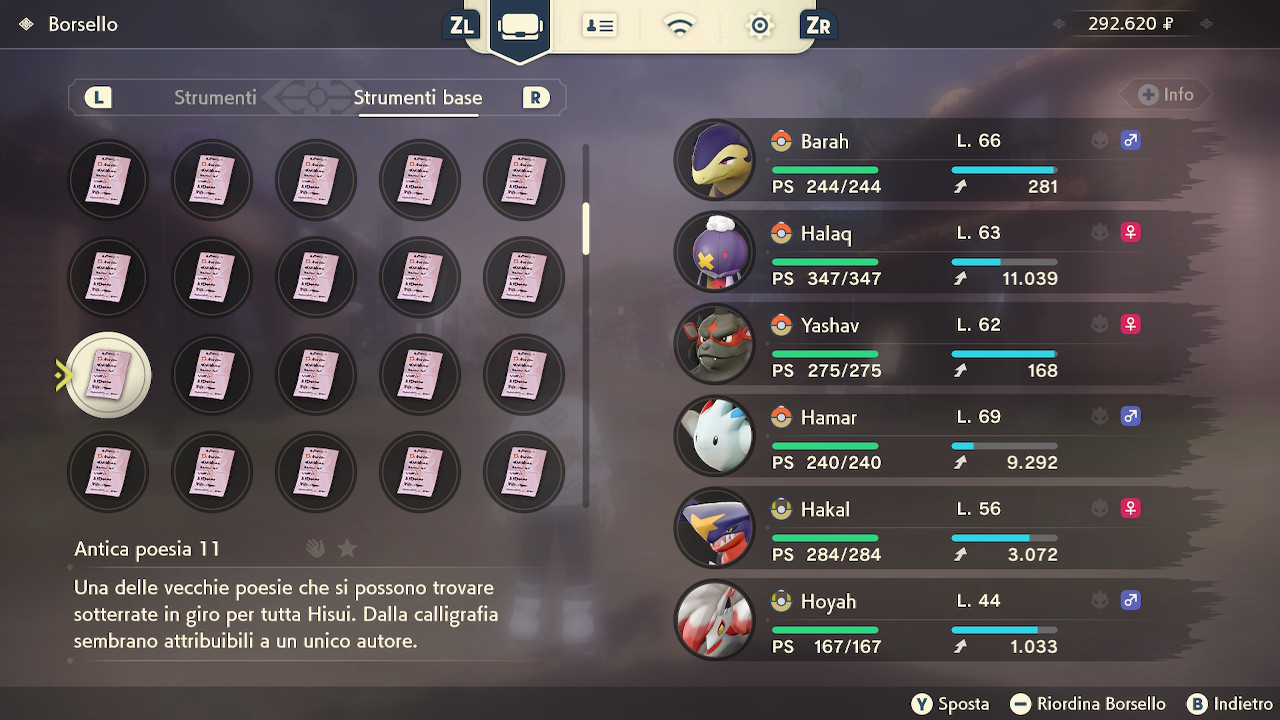
Task: Open the trainer card tab
Action: (x=600, y=25)
